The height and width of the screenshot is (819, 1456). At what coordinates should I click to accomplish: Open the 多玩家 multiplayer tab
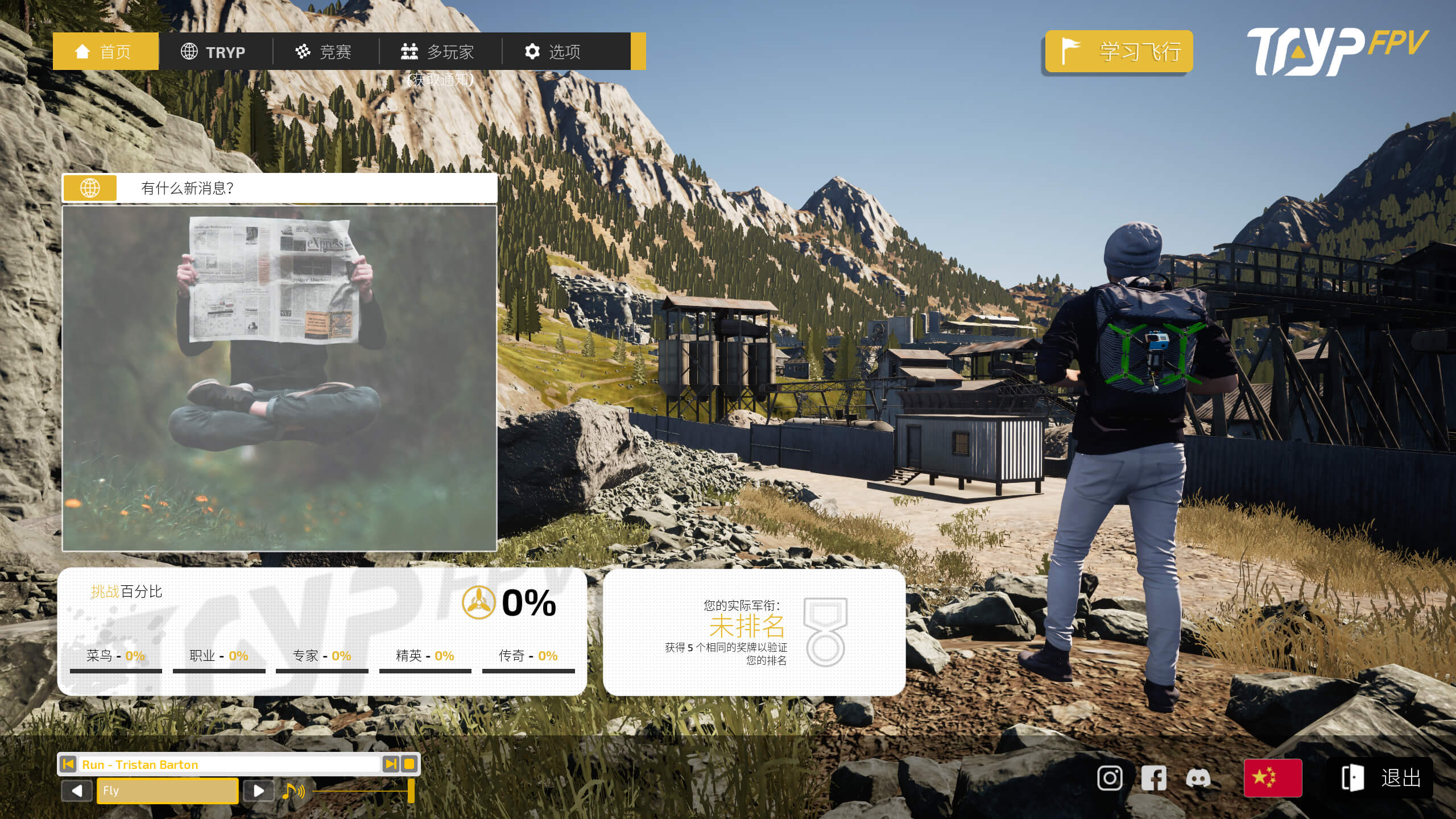pyautogui.click(x=438, y=52)
